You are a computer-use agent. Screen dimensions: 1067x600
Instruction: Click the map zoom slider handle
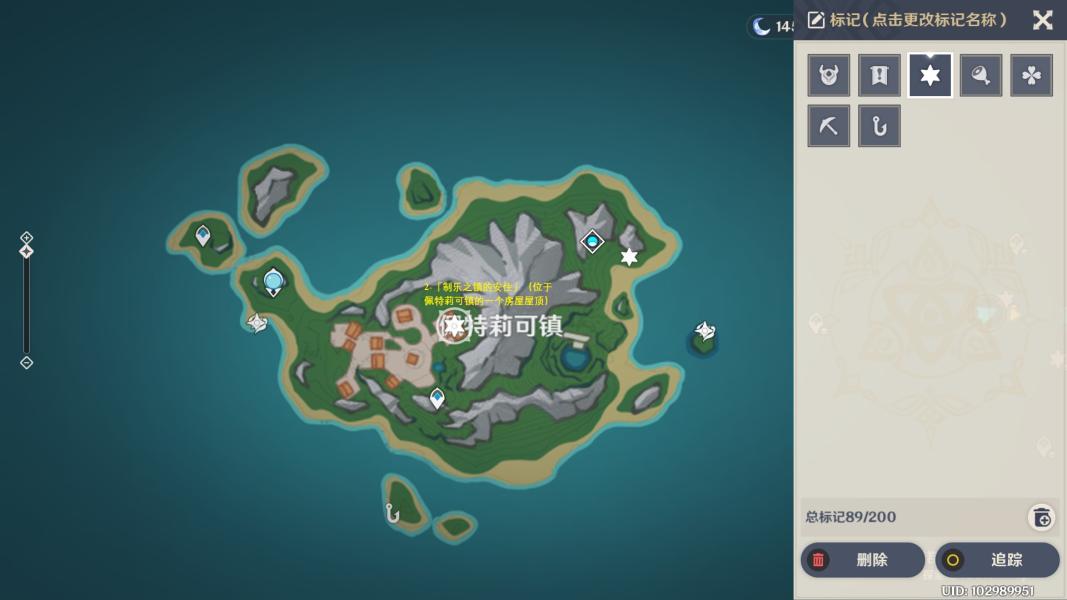tap(27, 251)
